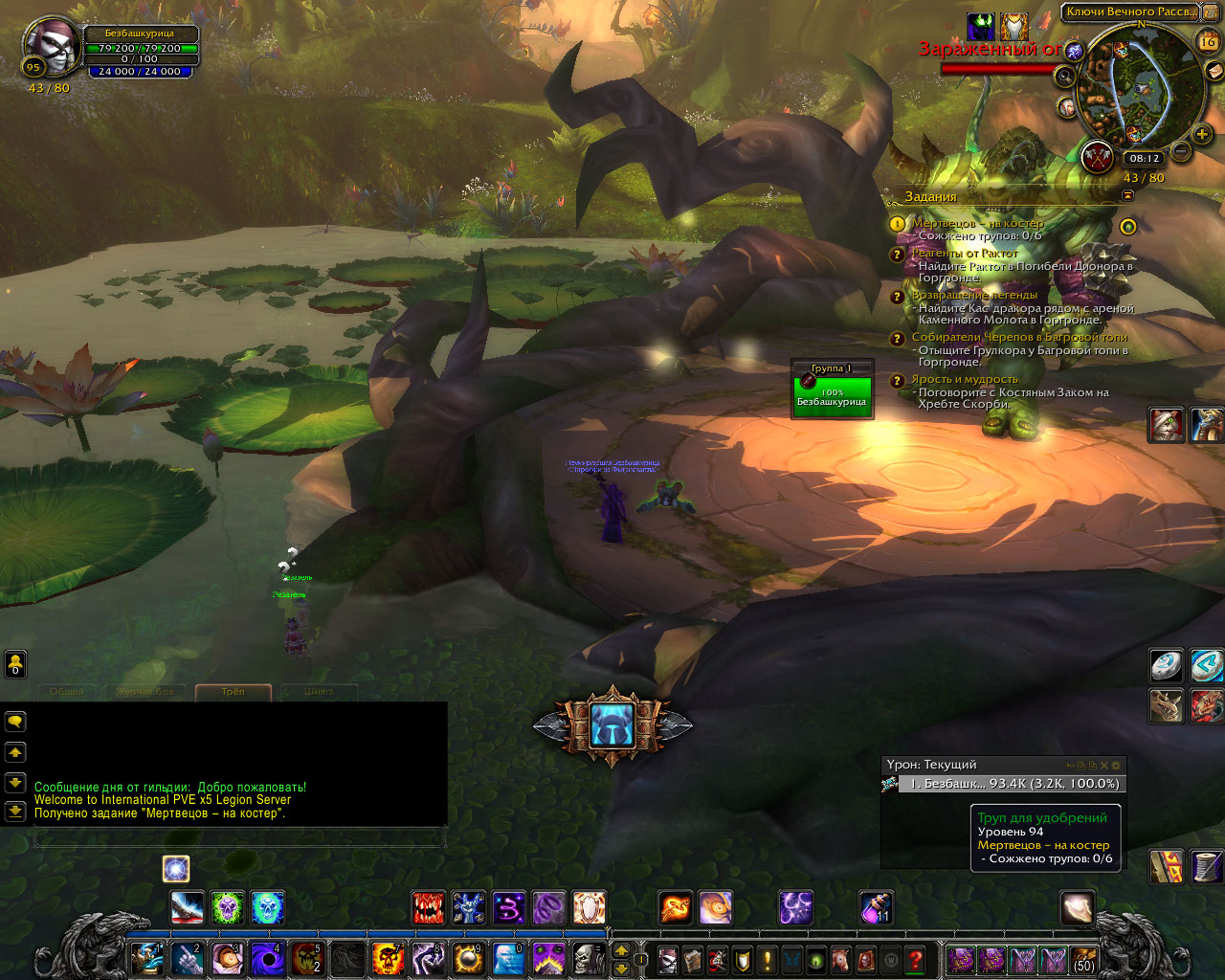Open the backpack slot showing 50
Image resolution: width=1225 pixels, height=980 pixels.
1083,959
